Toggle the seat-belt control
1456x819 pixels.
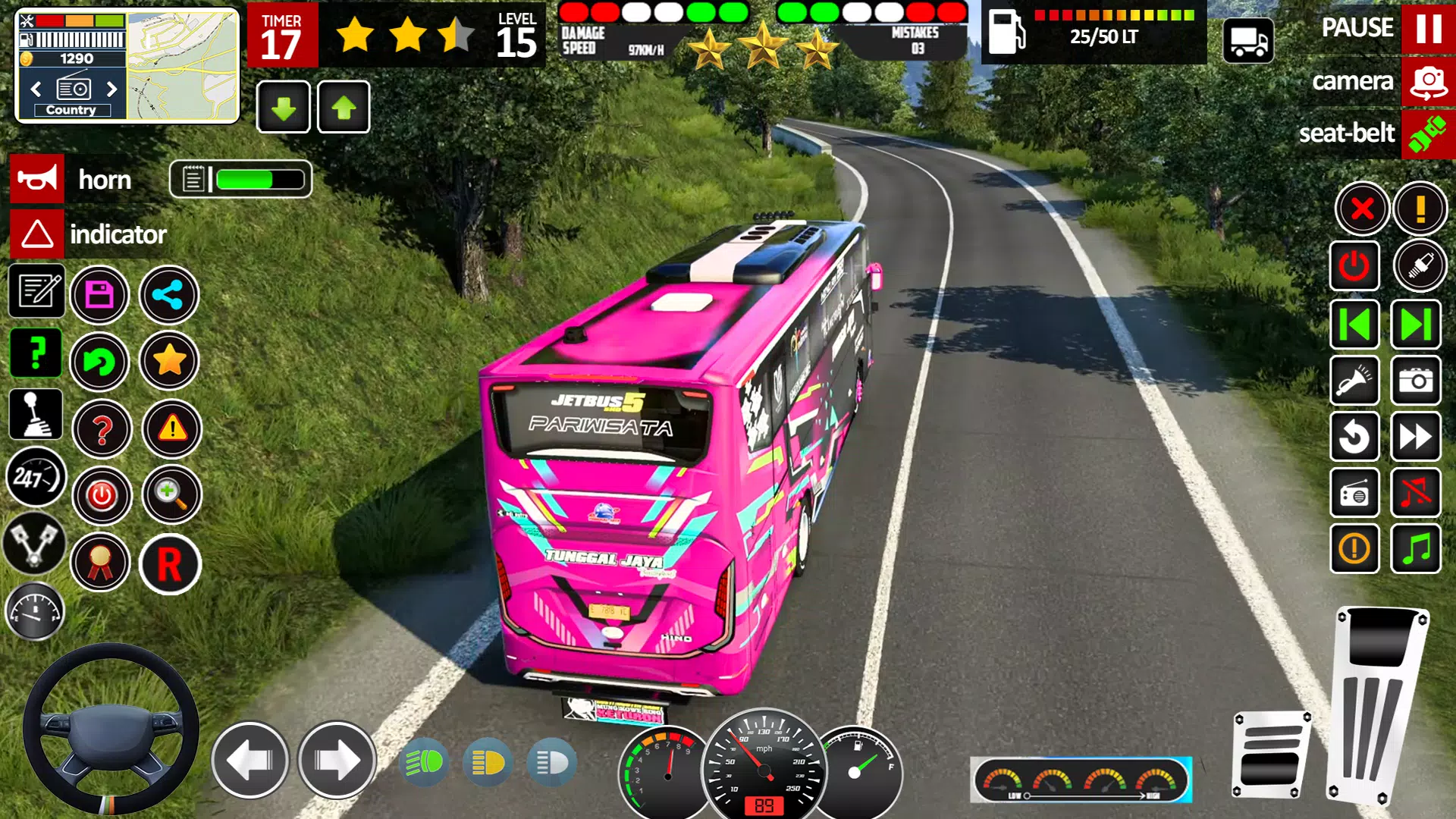click(x=1429, y=133)
